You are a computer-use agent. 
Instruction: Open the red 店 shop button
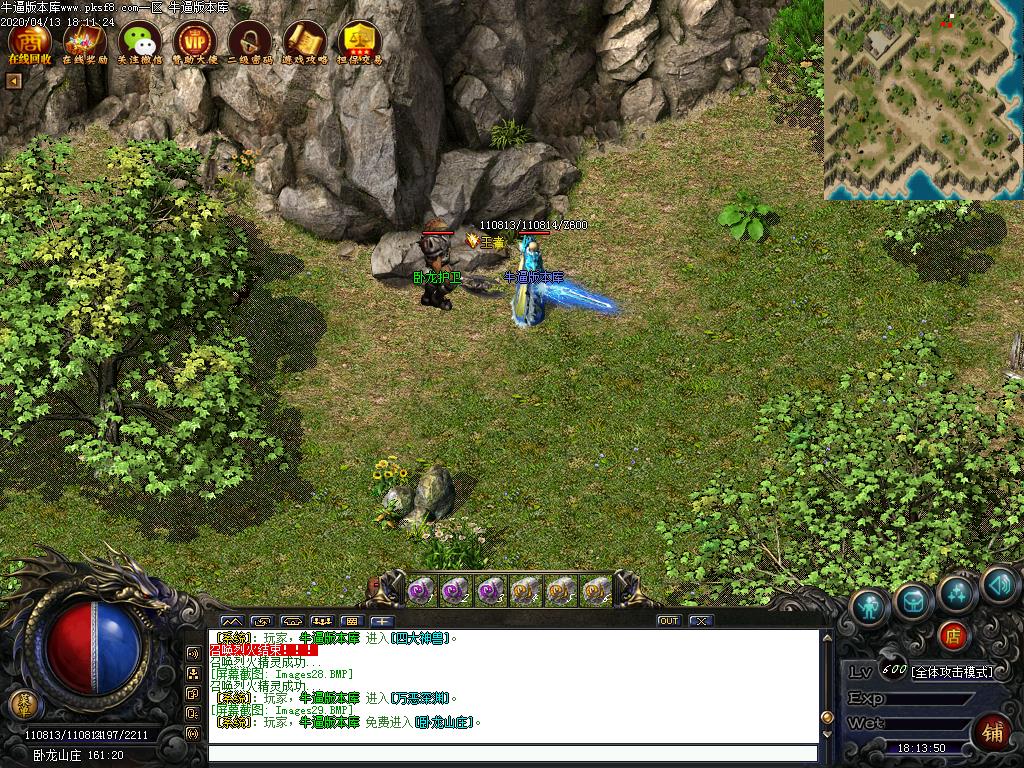coord(953,635)
